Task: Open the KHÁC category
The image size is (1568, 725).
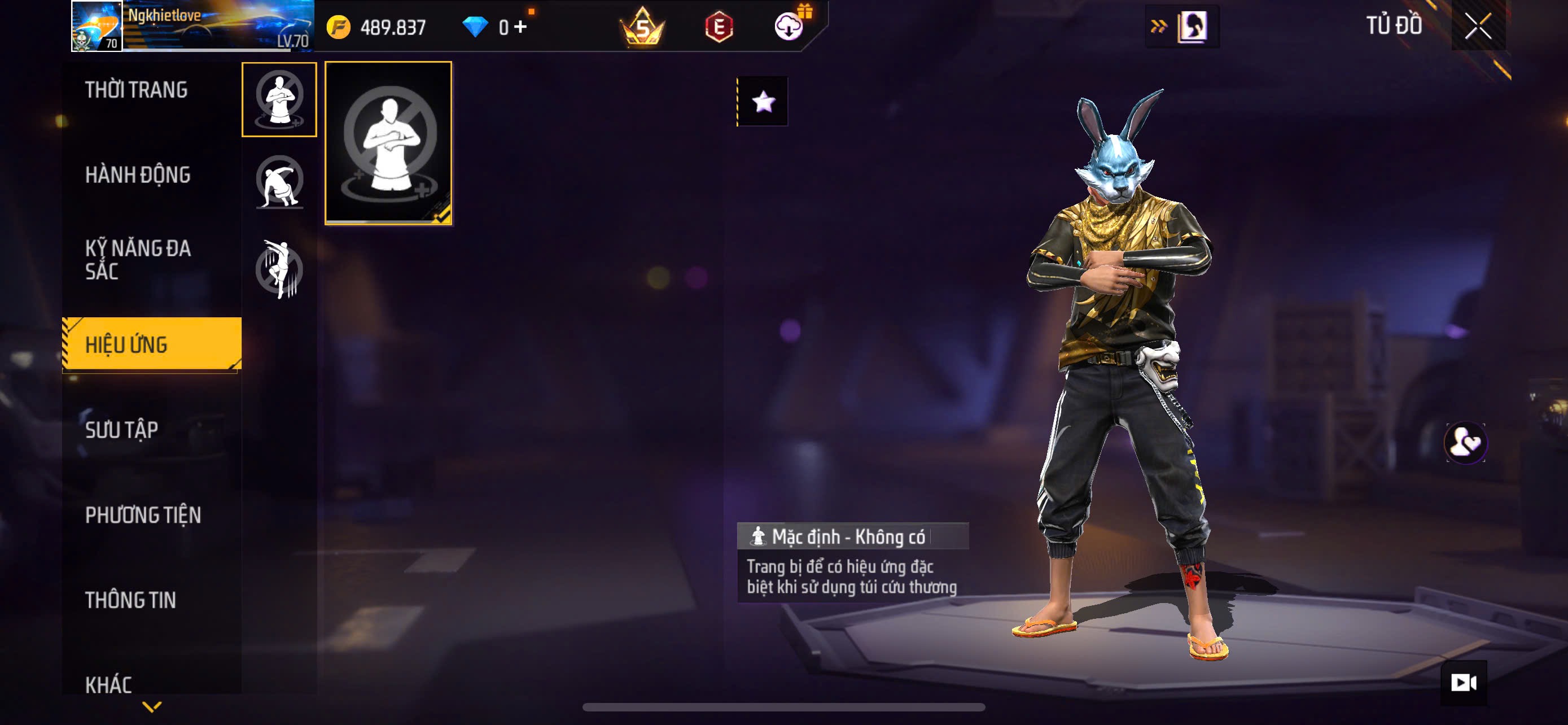Action: [108, 684]
